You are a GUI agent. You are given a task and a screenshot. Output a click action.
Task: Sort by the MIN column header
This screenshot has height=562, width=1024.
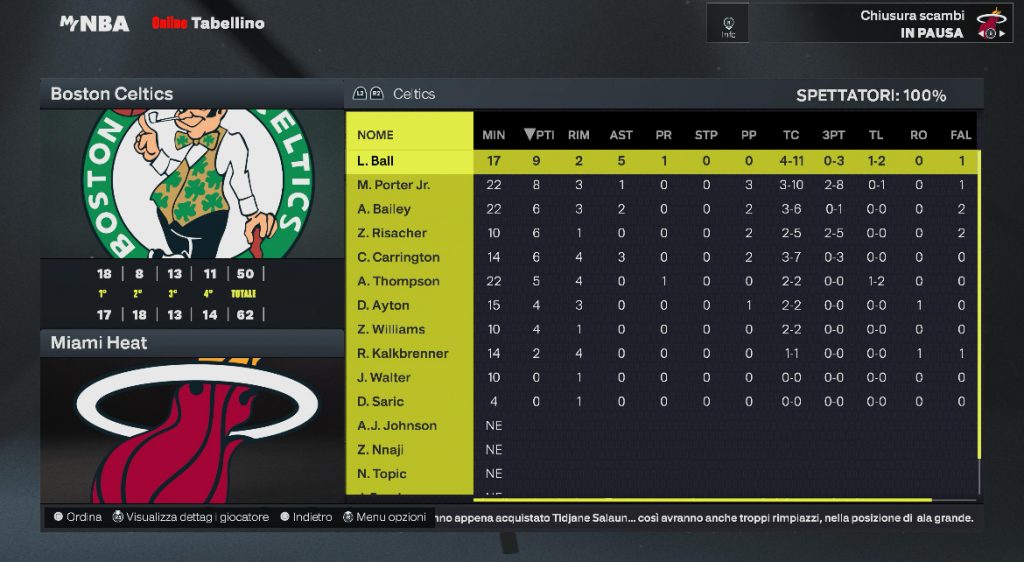coord(494,135)
